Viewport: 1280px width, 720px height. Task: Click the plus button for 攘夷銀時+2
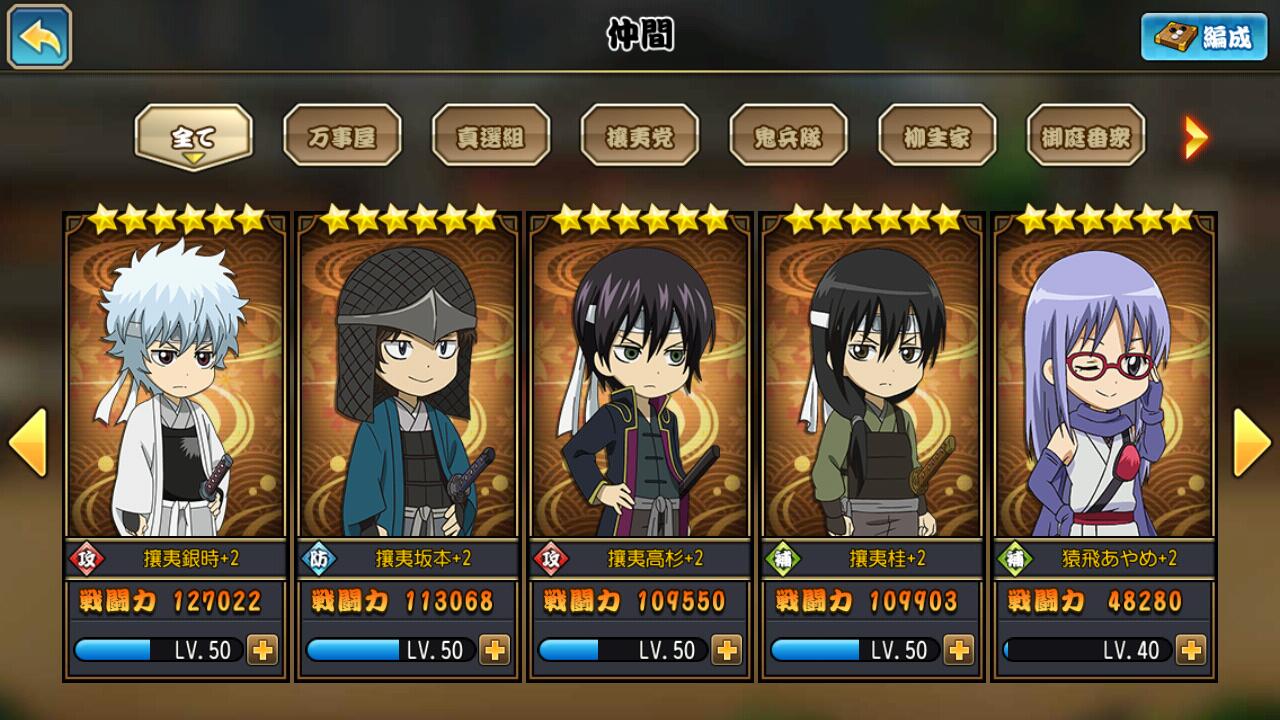coord(262,650)
